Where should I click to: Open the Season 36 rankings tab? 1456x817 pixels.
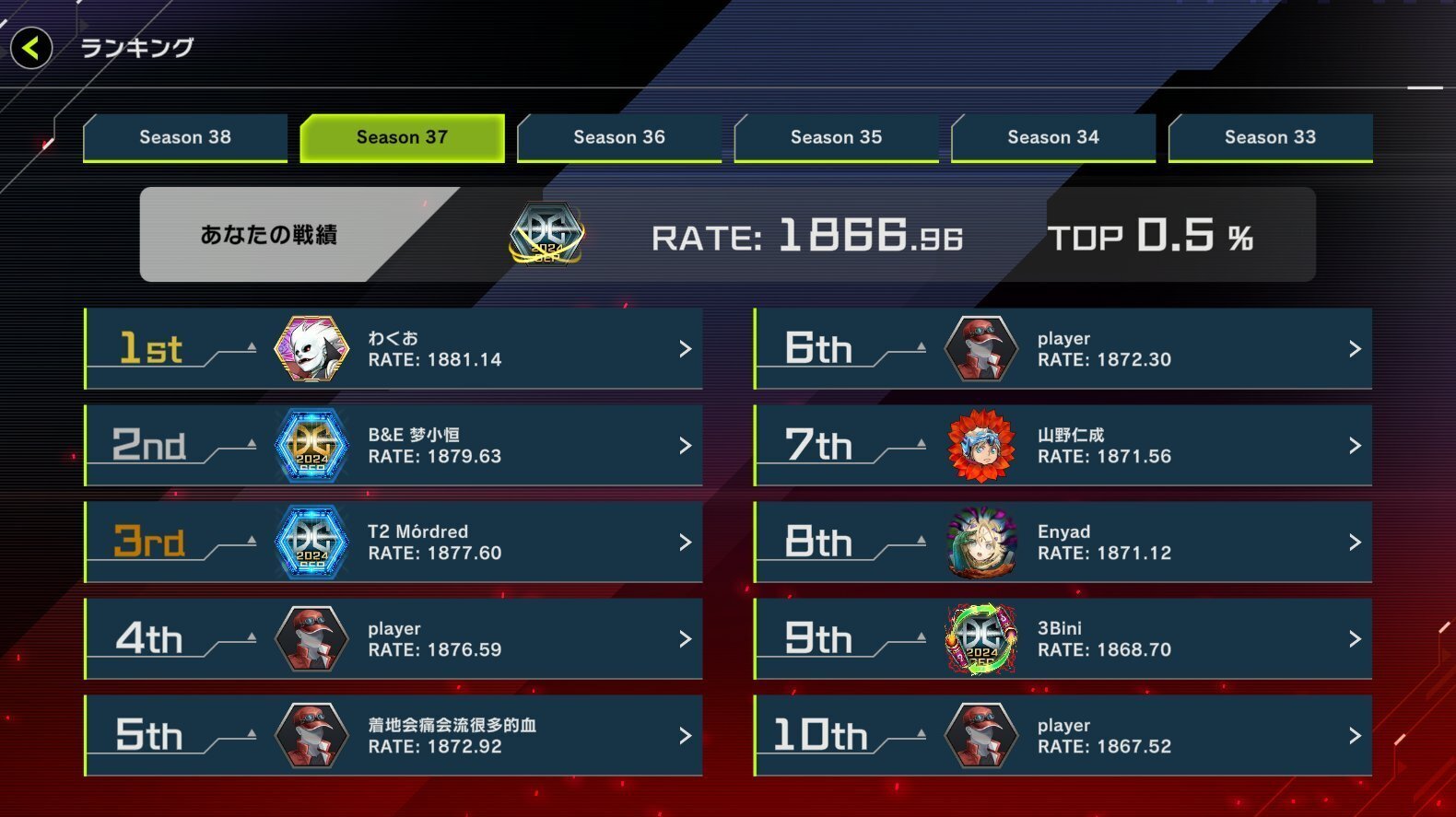coord(619,137)
